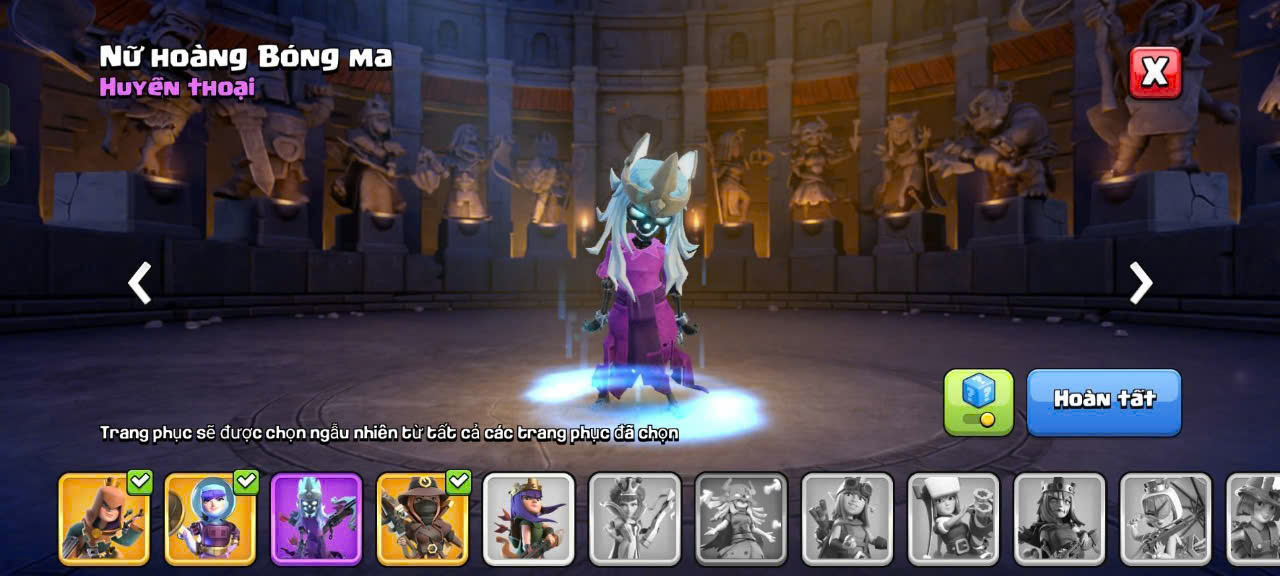Pick the masked hat-wearing rogue queen skin
This screenshot has width=1280, height=576.
(x=422, y=519)
